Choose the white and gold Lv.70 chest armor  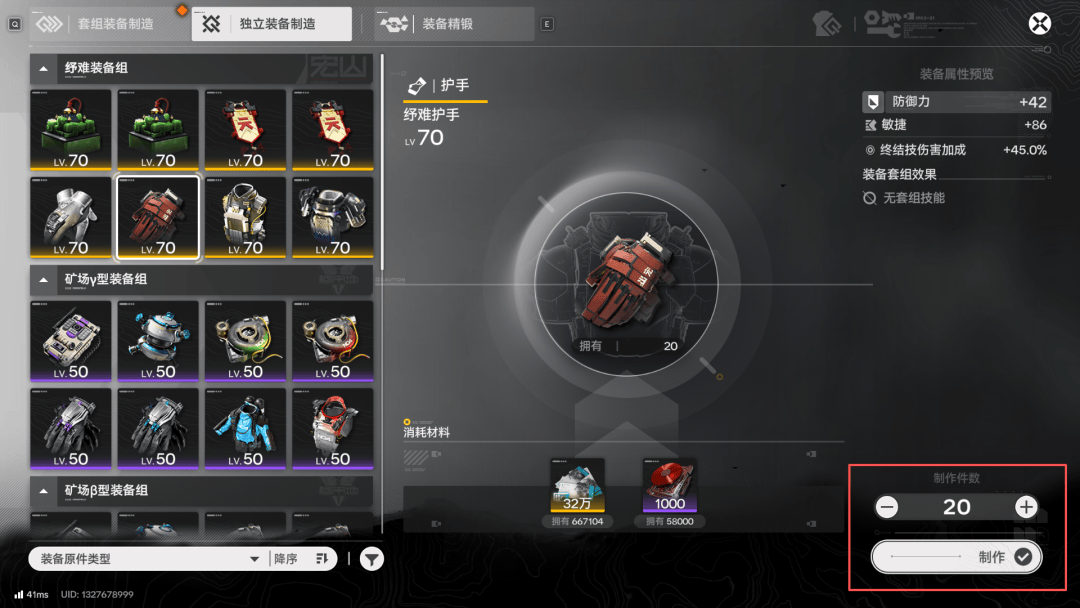[245, 217]
